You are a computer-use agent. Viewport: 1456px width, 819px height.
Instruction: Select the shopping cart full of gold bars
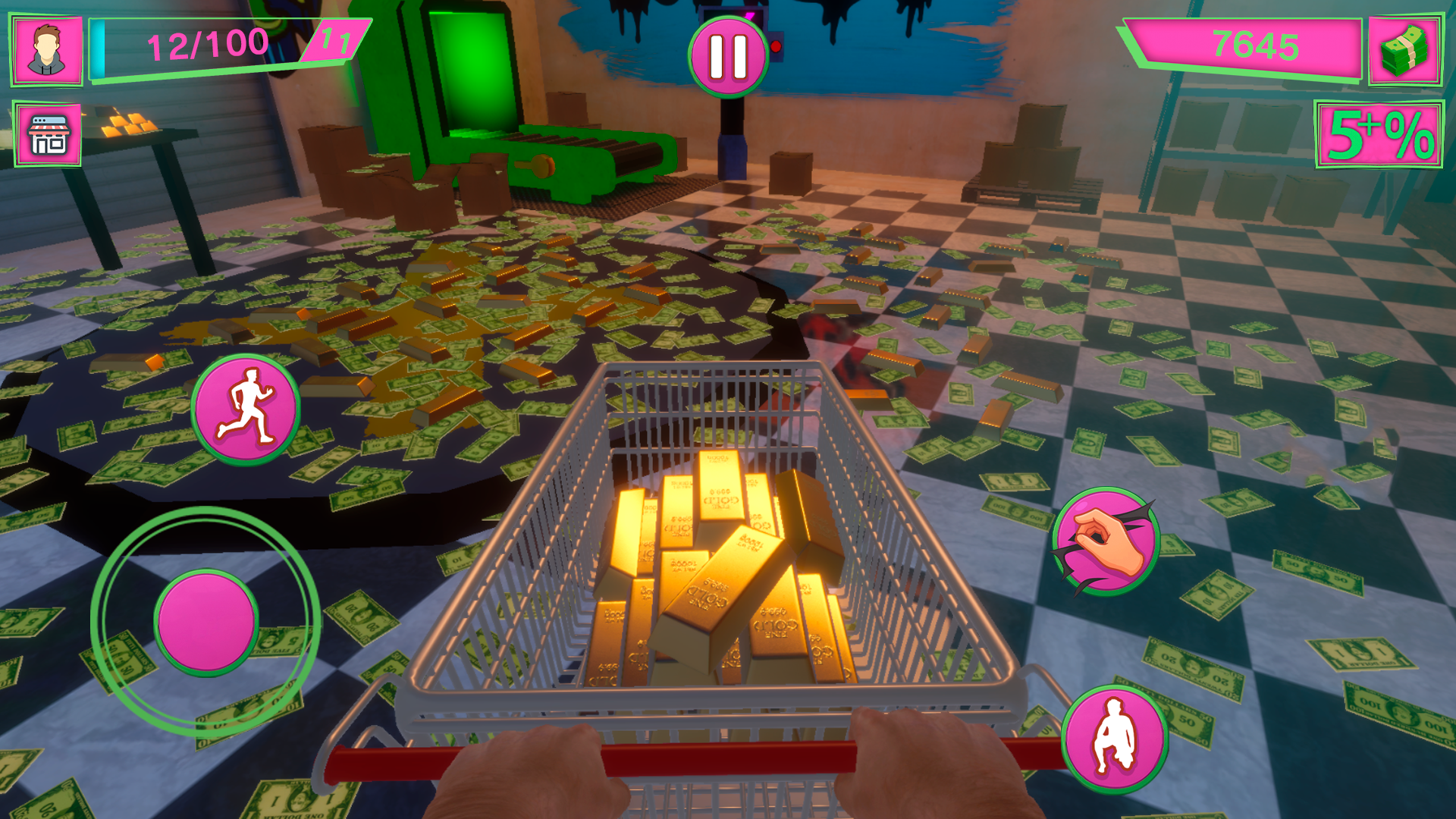pos(728,576)
